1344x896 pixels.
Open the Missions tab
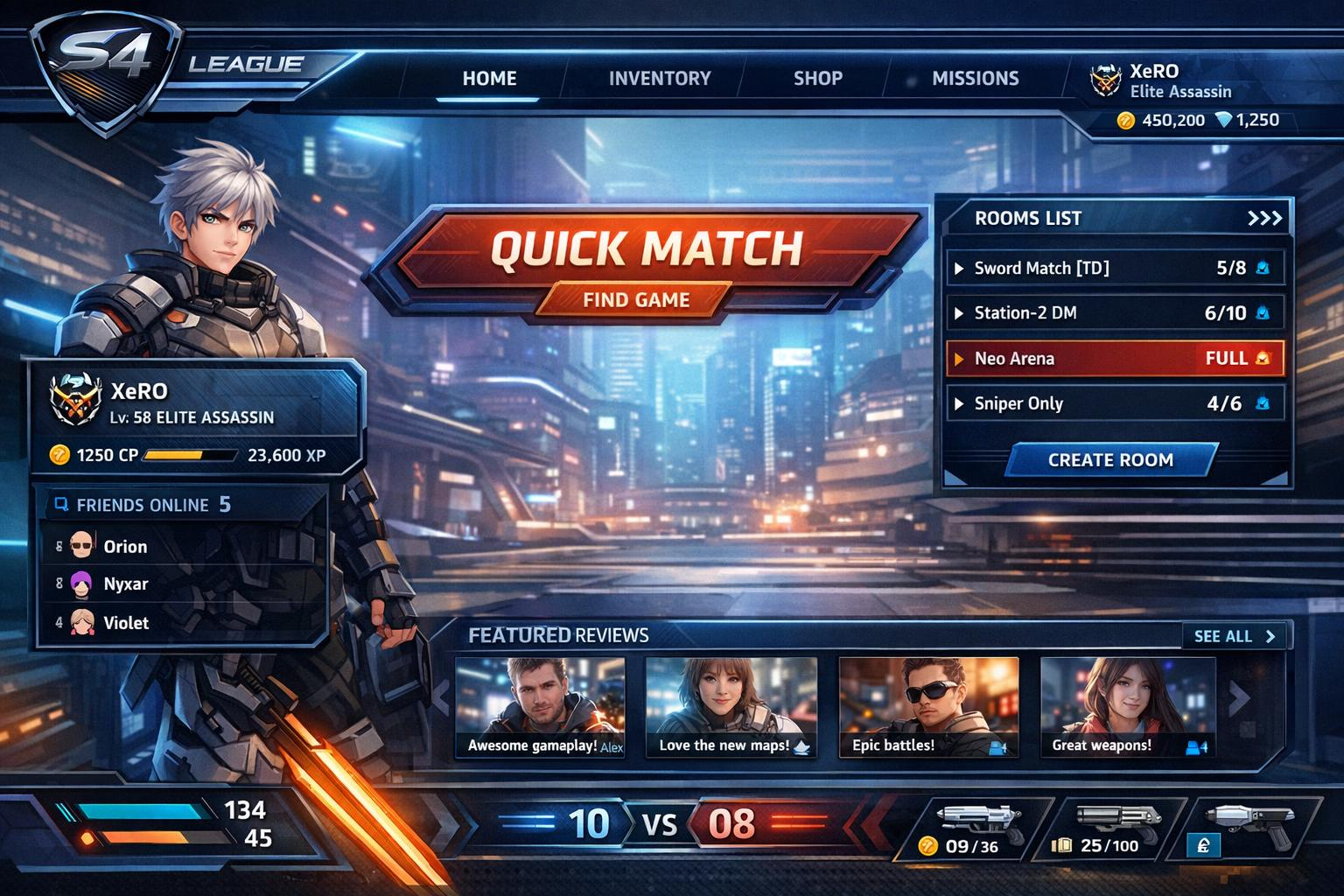[975, 79]
